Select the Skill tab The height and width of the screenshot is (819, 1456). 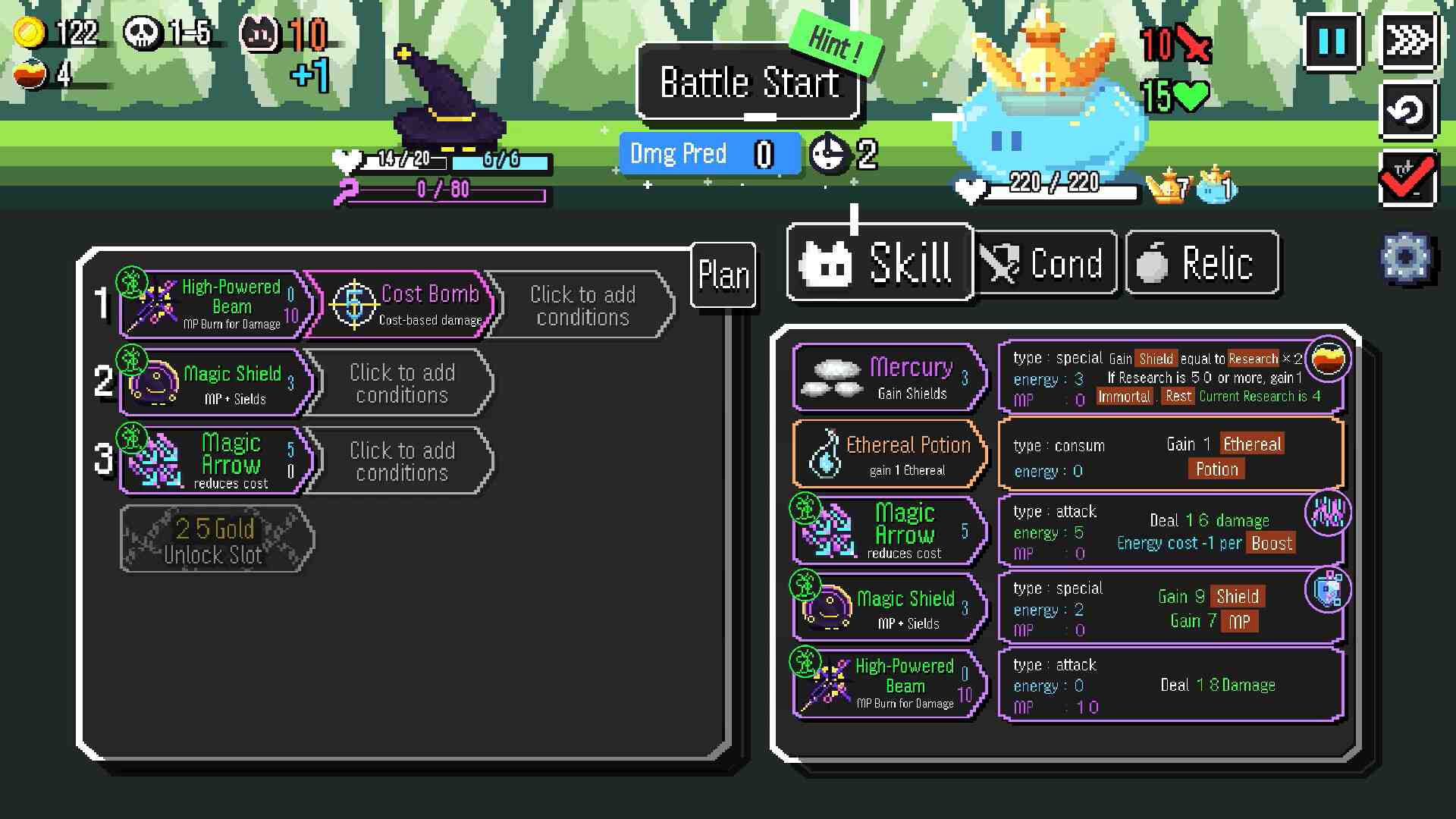coord(880,263)
